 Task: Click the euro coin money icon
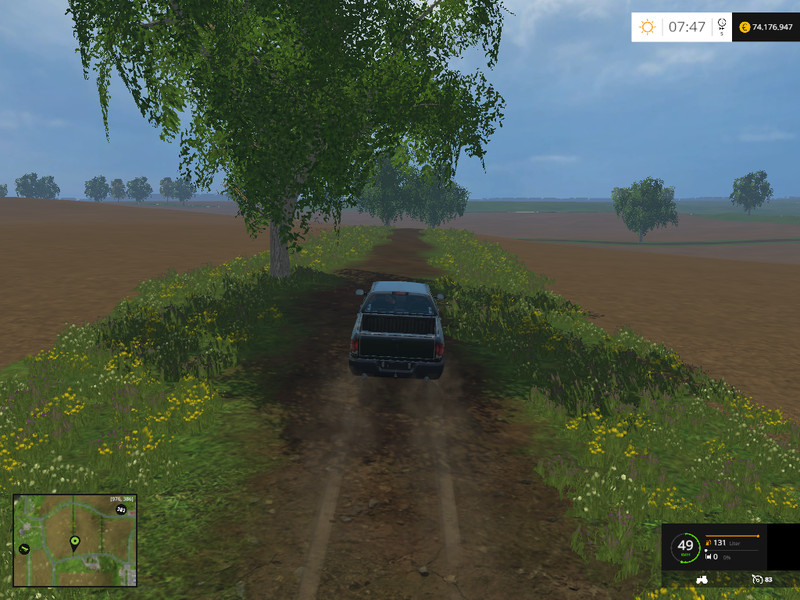tap(744, 27)
